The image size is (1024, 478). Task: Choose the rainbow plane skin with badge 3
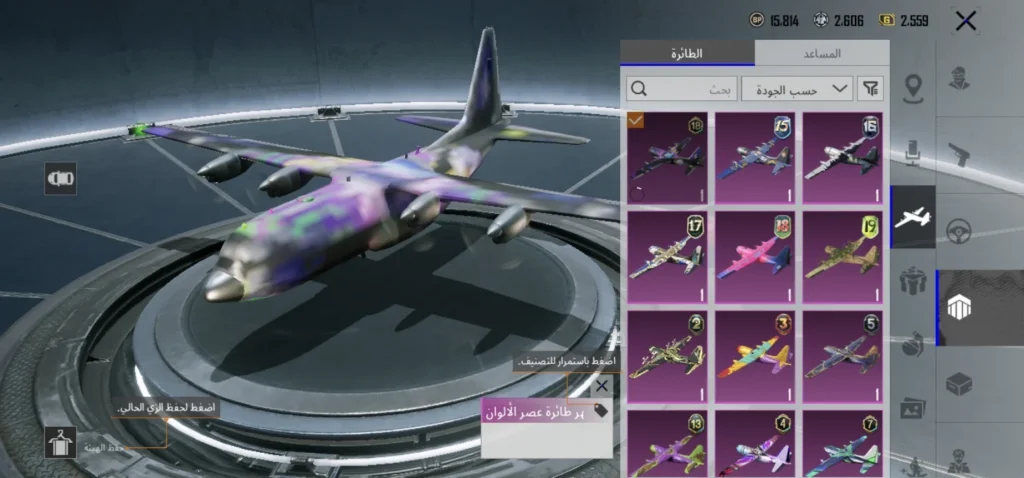(x=755, y=355)
